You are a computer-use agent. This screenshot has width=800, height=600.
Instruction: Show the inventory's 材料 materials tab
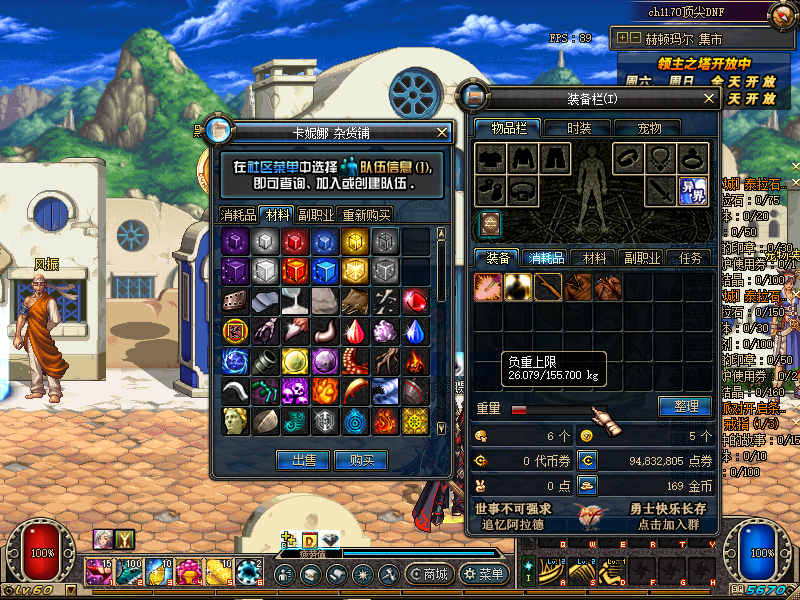point(594,258)
